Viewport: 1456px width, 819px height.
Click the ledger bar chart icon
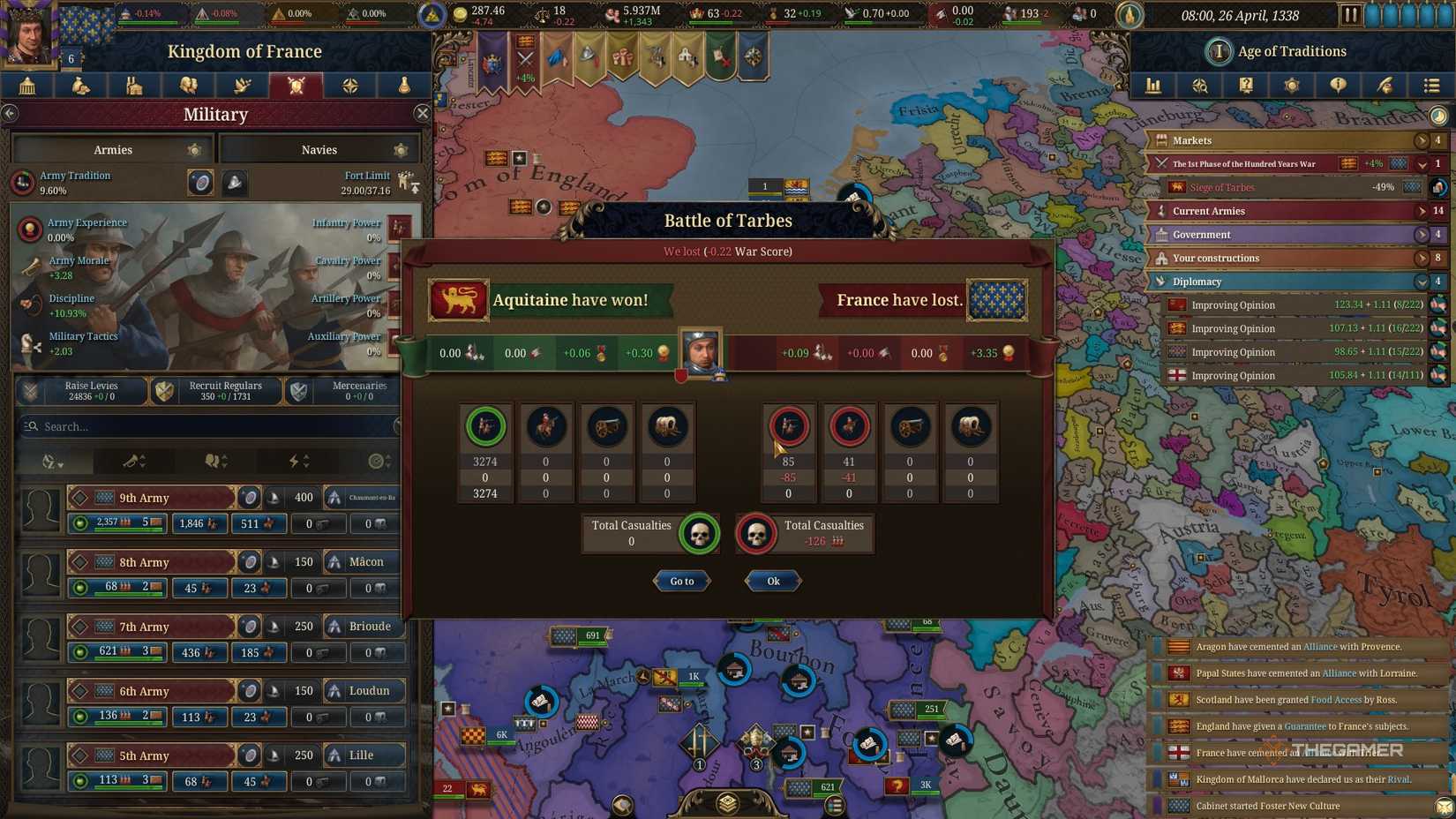(1152, 86)
